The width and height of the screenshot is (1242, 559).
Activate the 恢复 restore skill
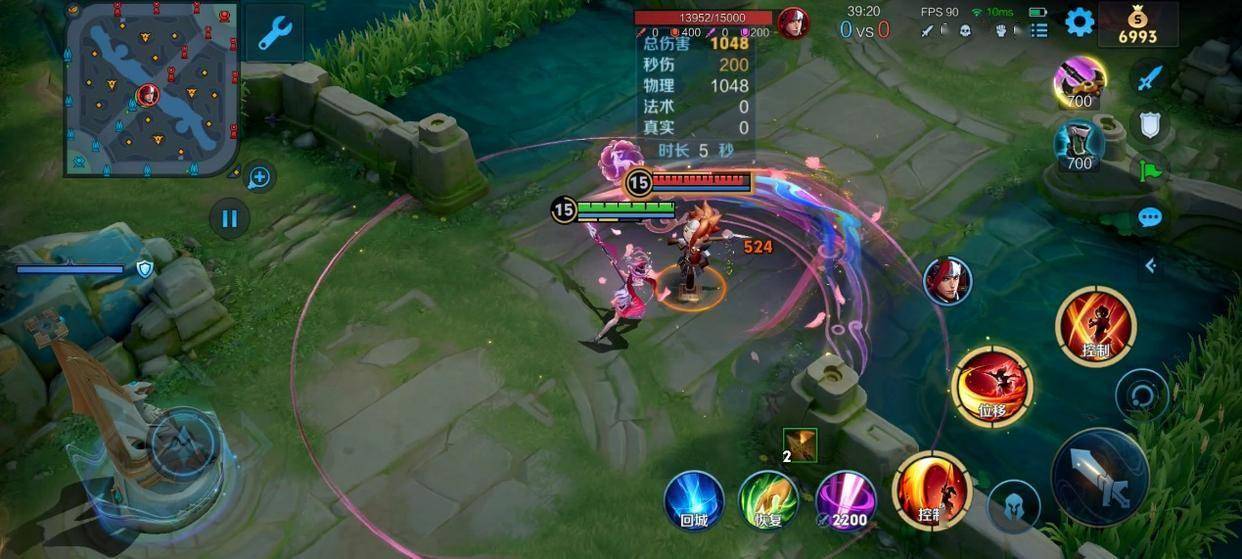click(x=768, y=500)
